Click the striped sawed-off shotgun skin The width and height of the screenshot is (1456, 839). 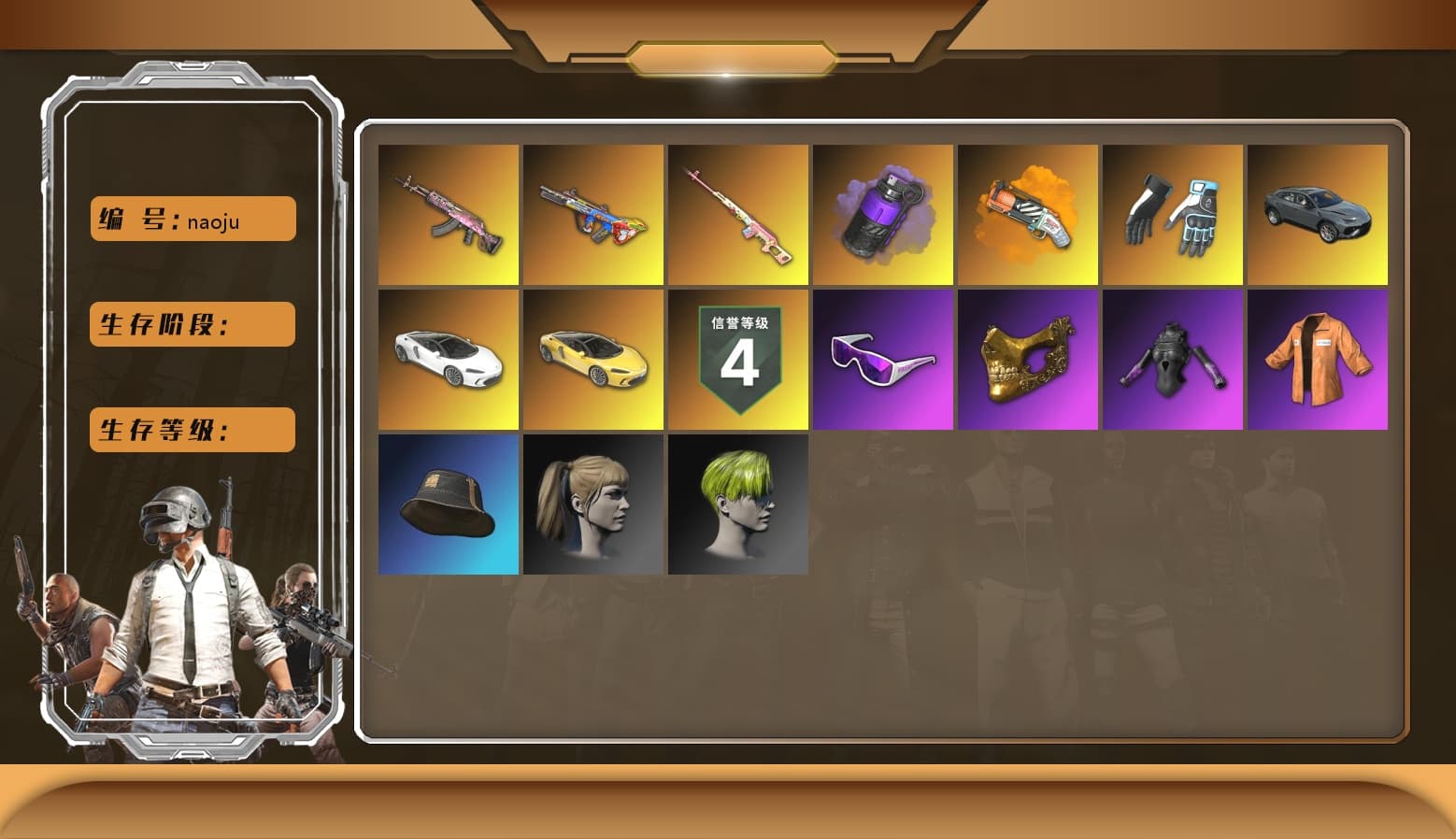click(1027, 214)
